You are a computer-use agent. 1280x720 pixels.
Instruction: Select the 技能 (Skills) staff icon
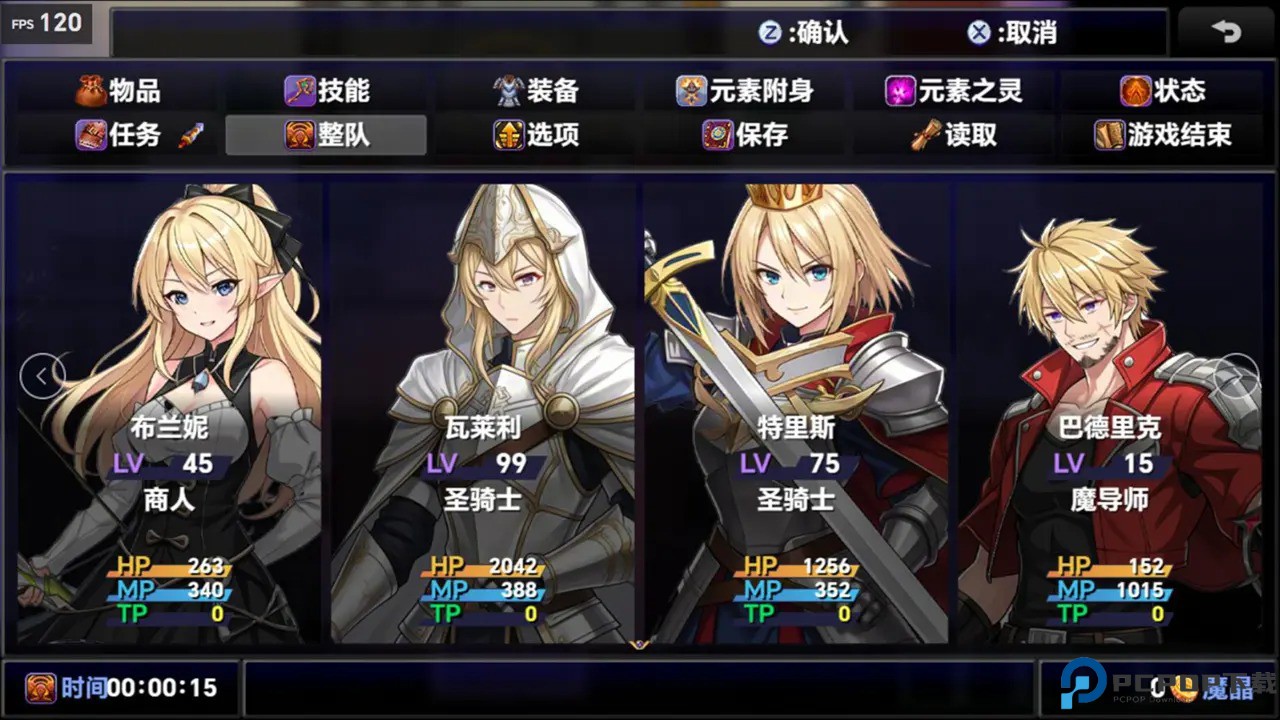[x=299, y=90]
